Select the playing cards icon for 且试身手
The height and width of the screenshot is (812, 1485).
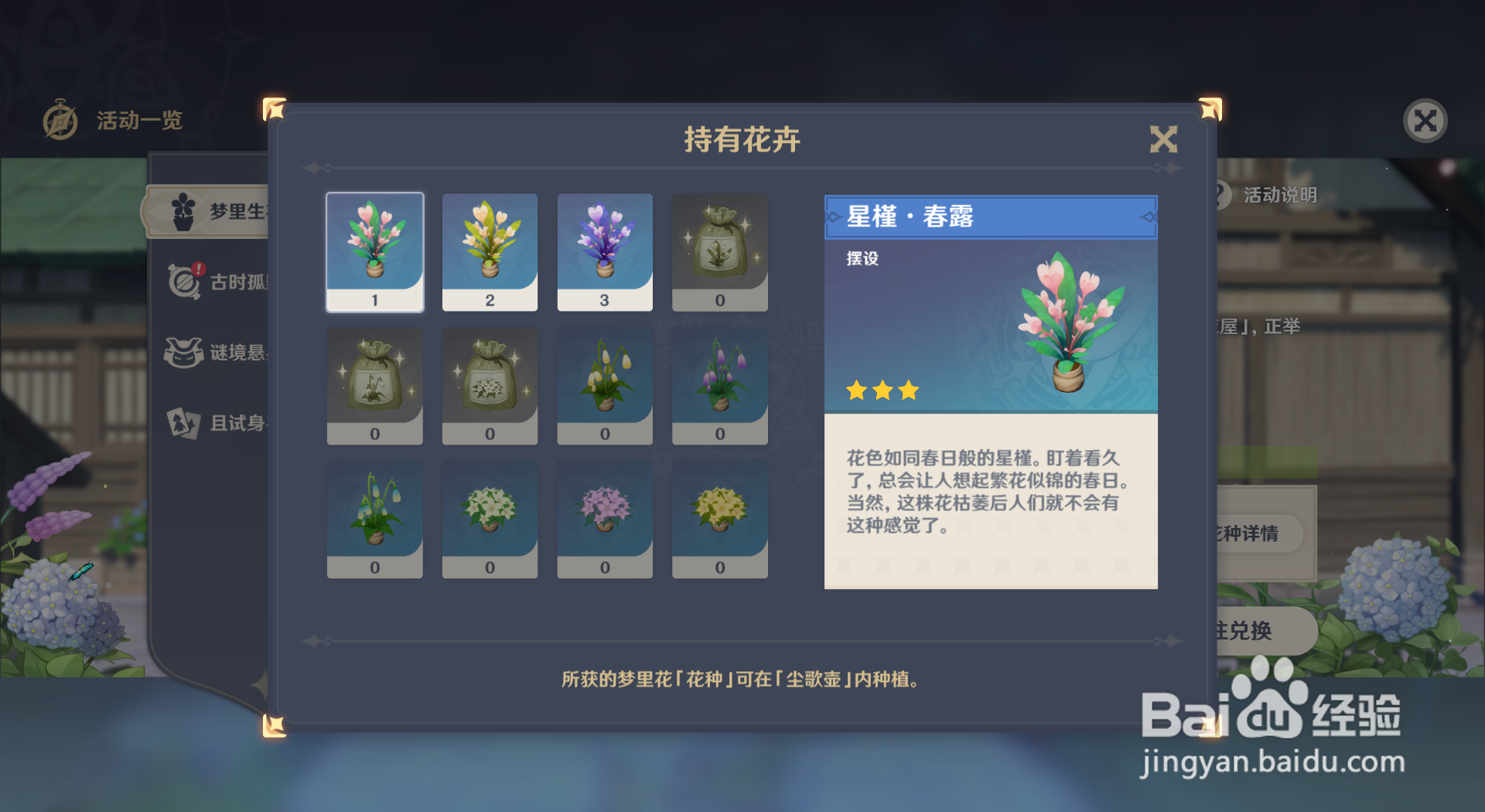coord(183,422)
